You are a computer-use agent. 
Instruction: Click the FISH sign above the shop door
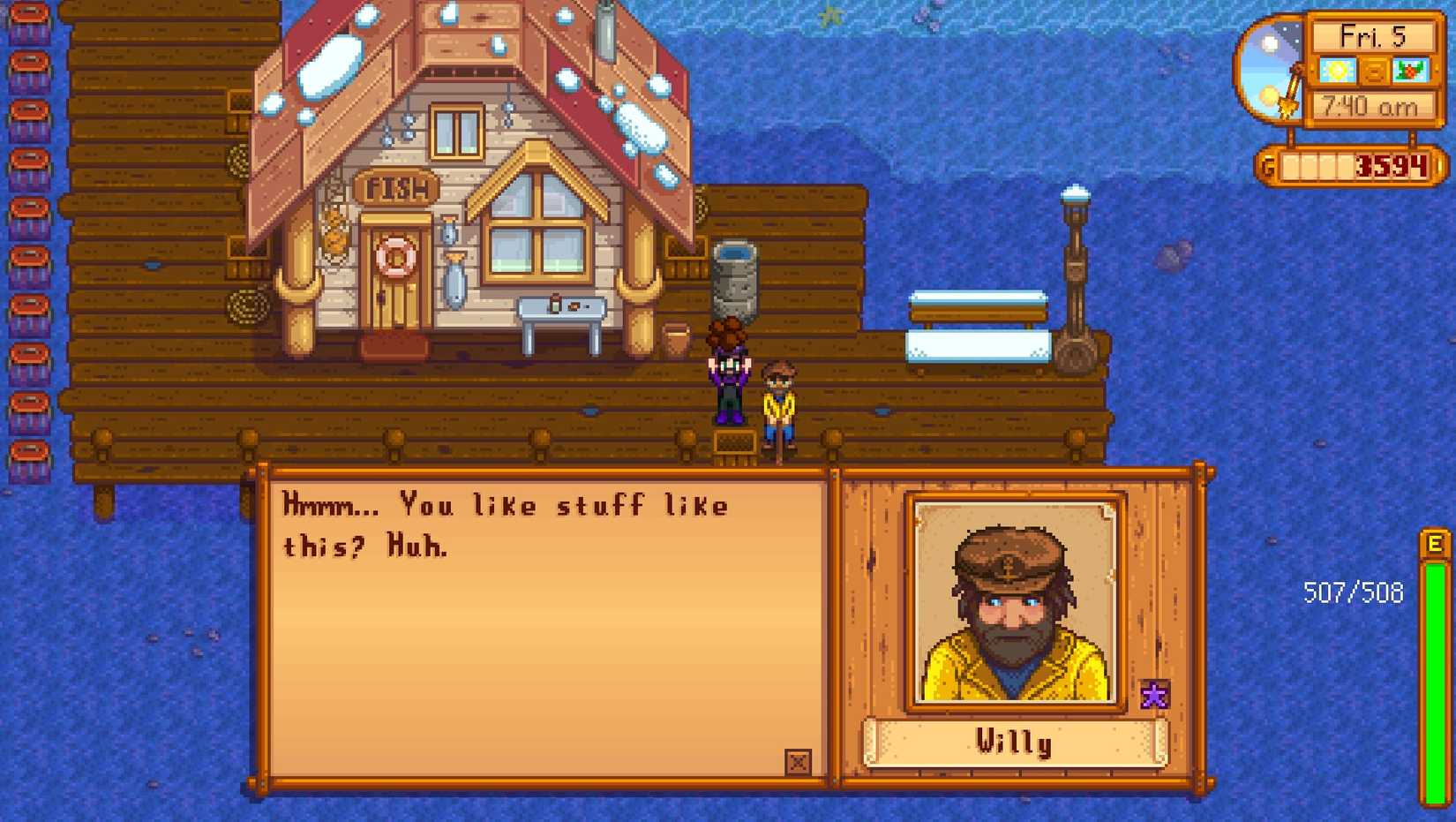click(394, 186)
